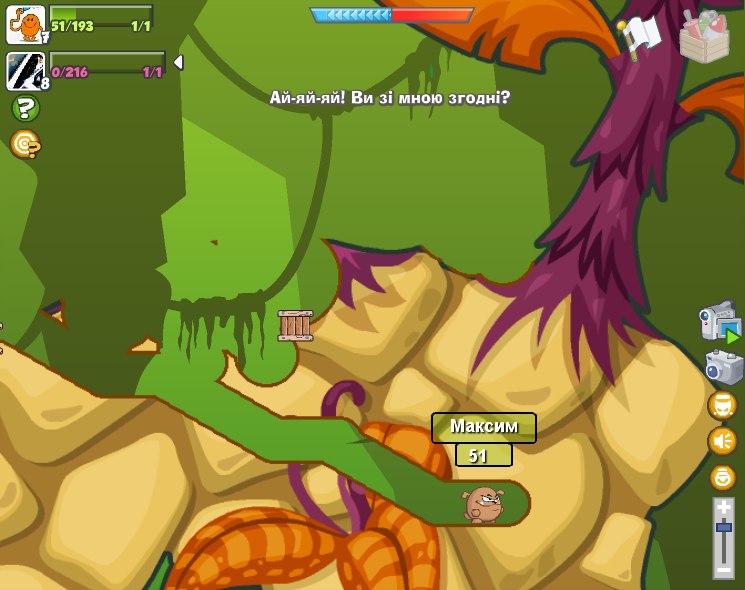
Task: Click the blue zoom slider handle
Action: pos(723,526)
